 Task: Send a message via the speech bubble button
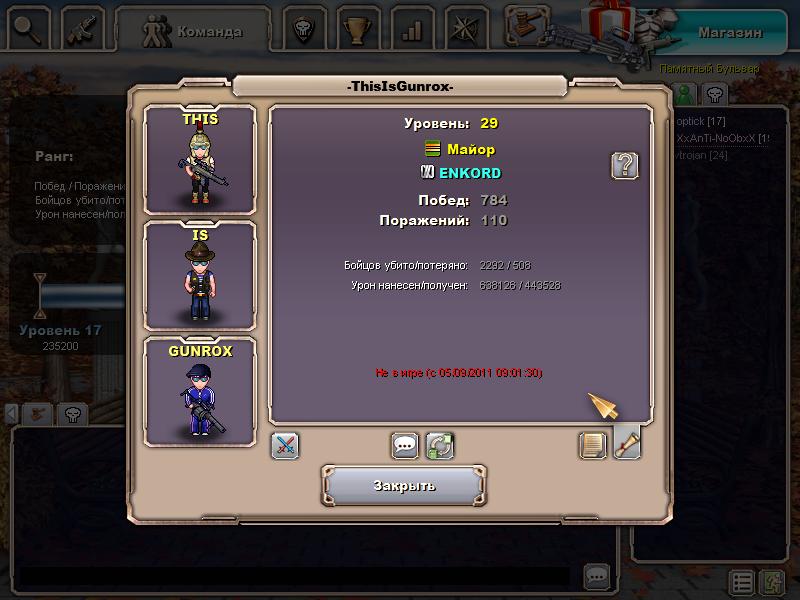click(405, 445)
